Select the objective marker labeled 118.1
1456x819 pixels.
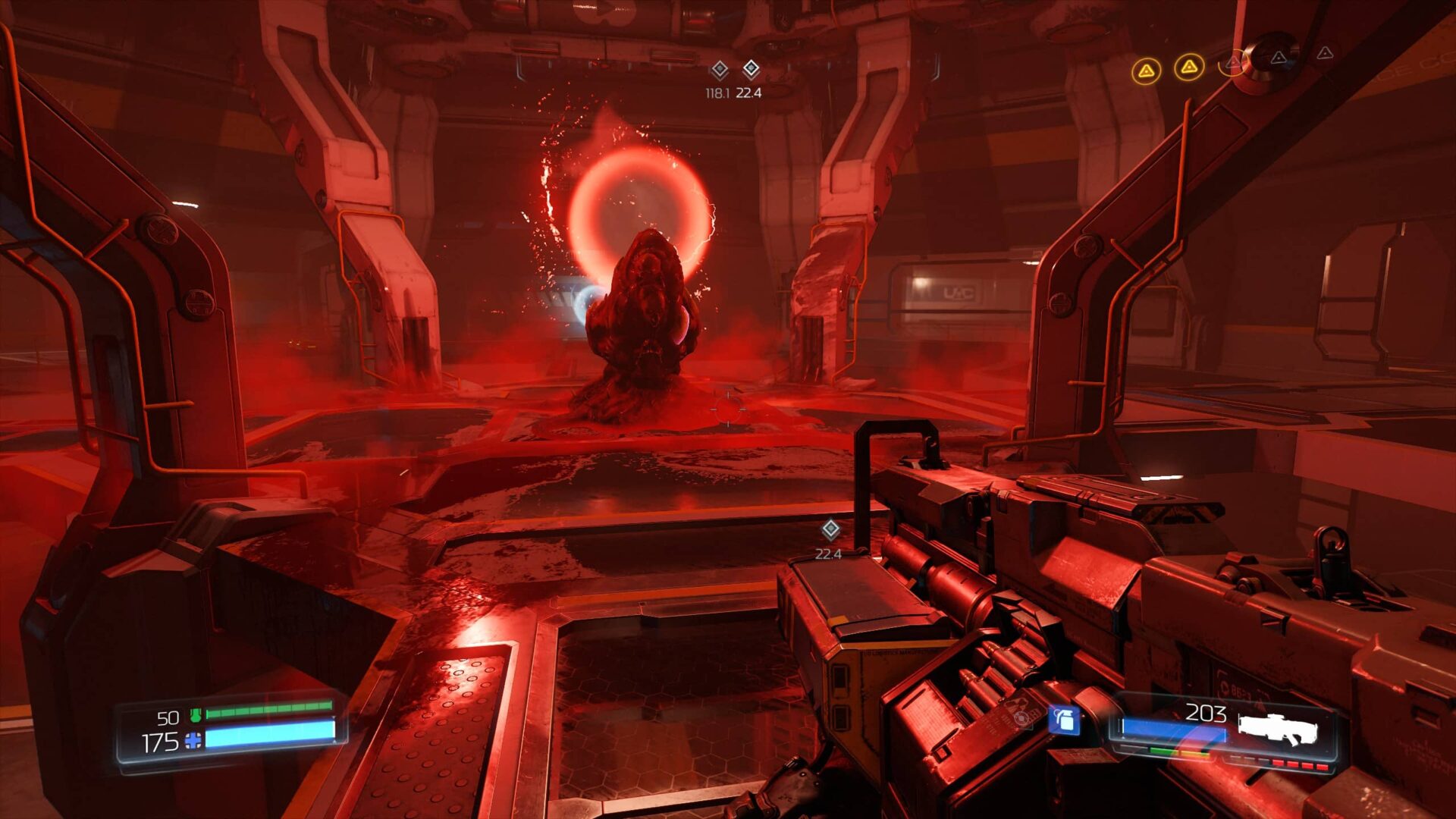(719, 71)
